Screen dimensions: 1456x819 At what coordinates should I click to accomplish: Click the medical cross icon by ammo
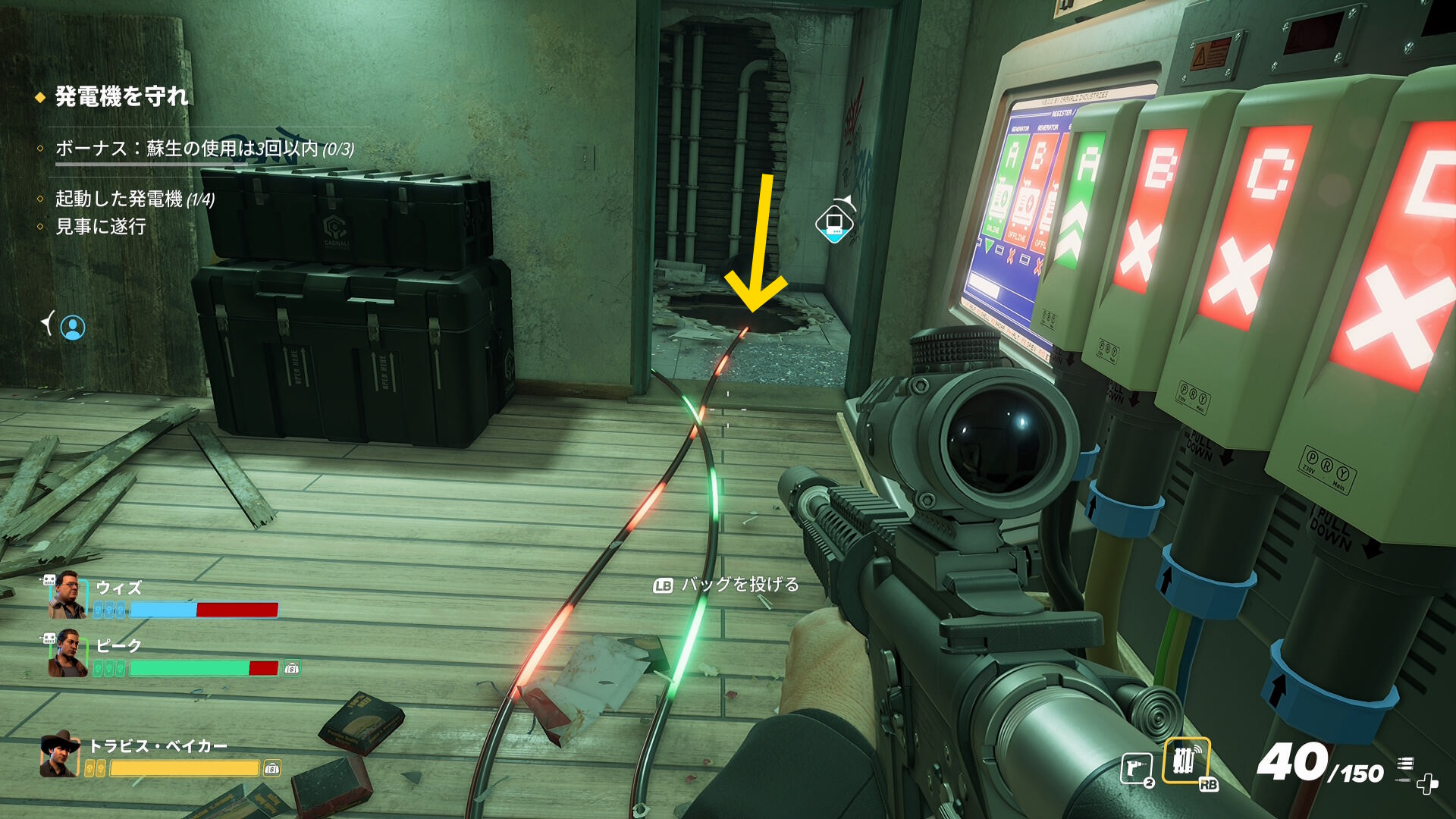(1427, 784)
